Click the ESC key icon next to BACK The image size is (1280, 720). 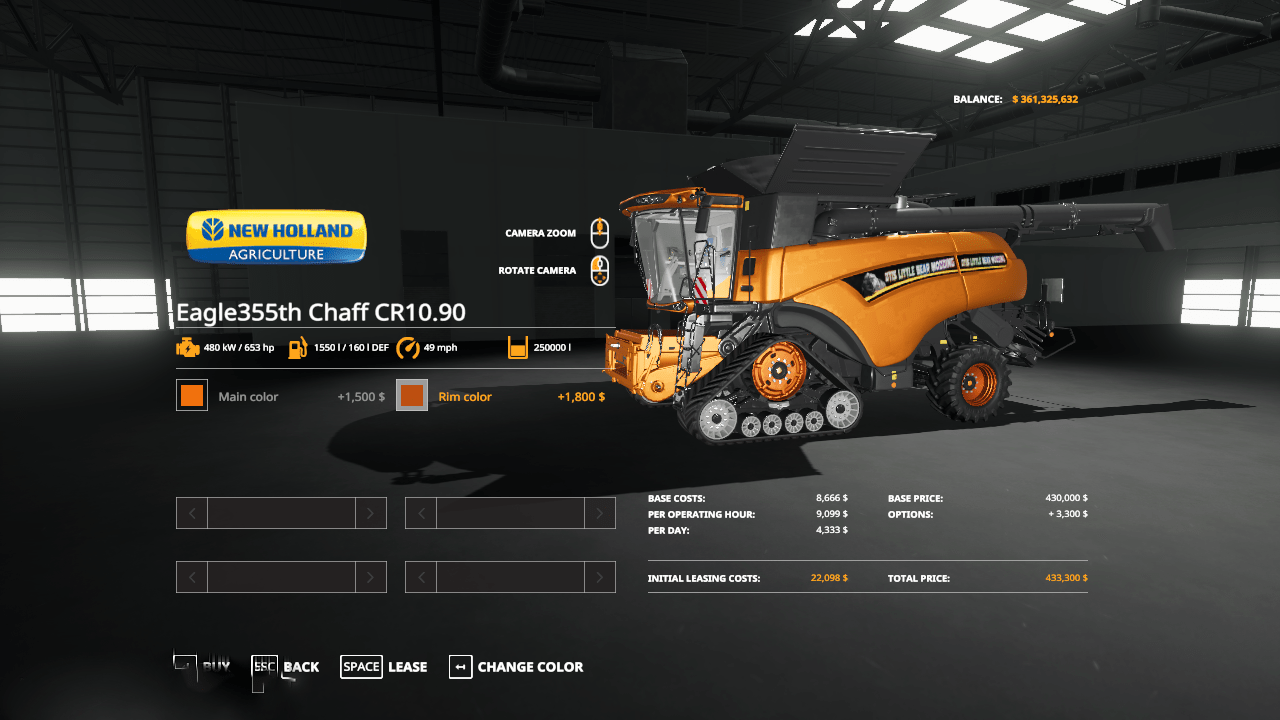264,666
